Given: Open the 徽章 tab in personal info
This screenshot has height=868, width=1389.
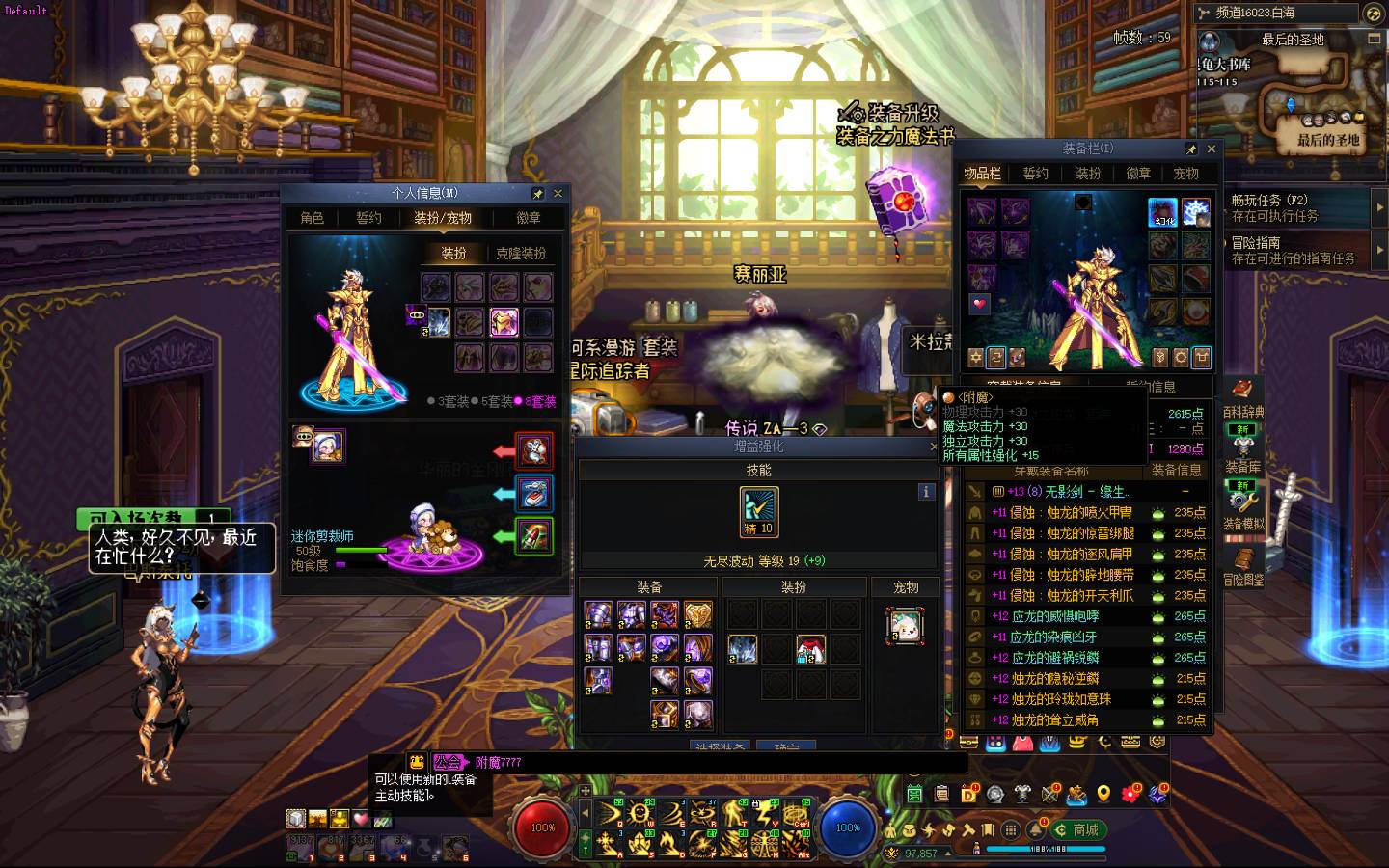Looking at the screenshot, I should [x=528, y=218].
